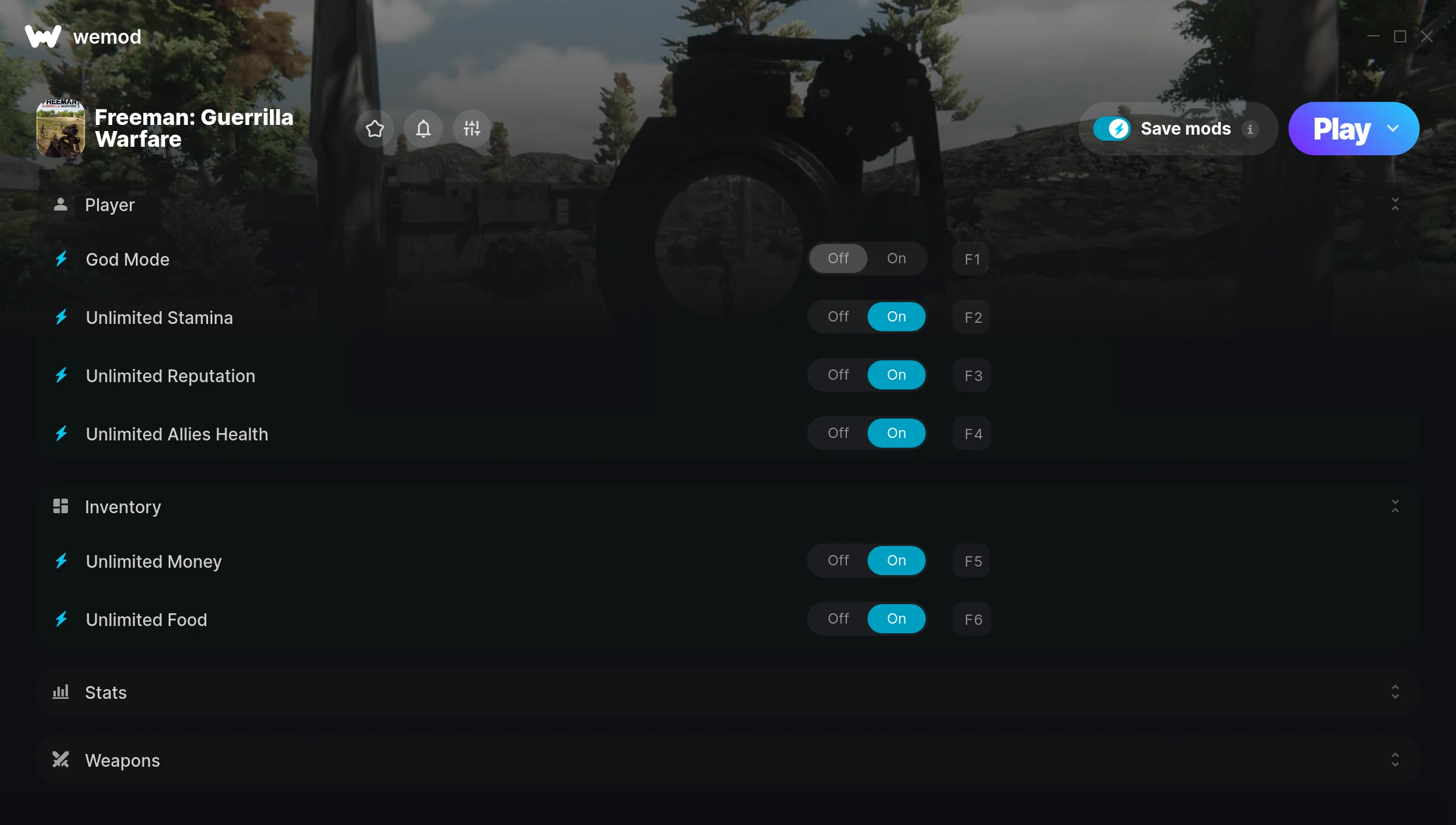
Task: Click the Stats bar chart icon
Action: pyautogui.click(x=61, y=692)
